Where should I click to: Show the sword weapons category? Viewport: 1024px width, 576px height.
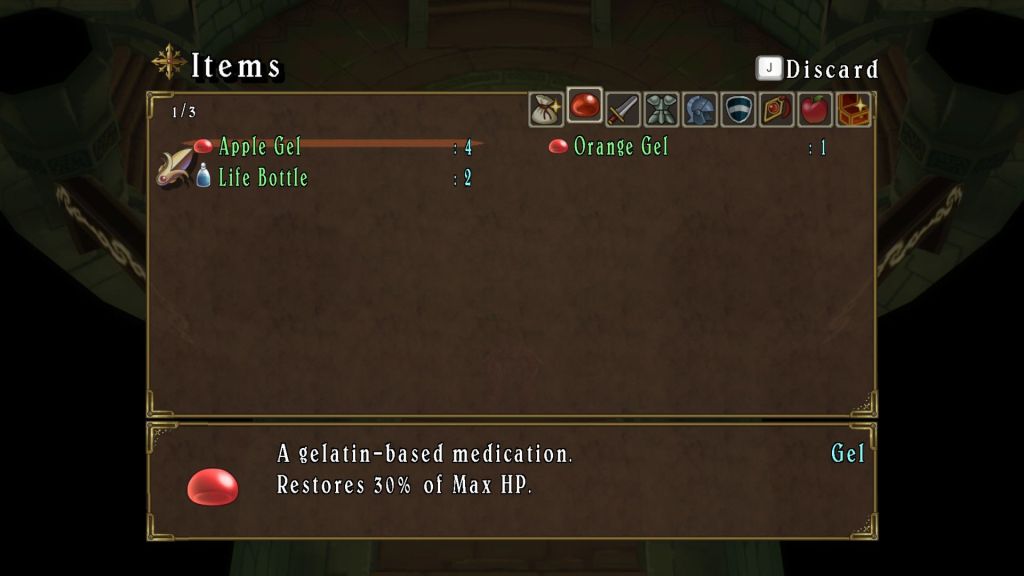[x=623, y=109]
